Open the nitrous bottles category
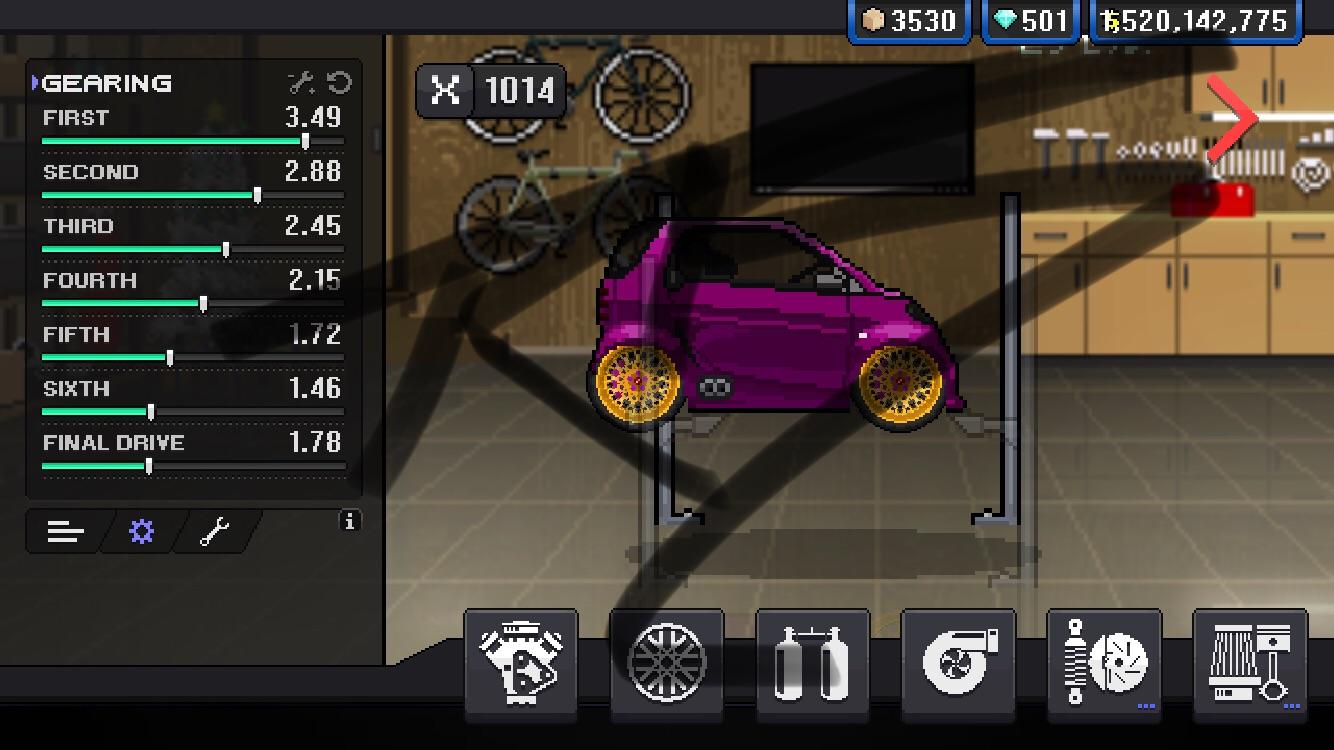 tap(812, 663)
